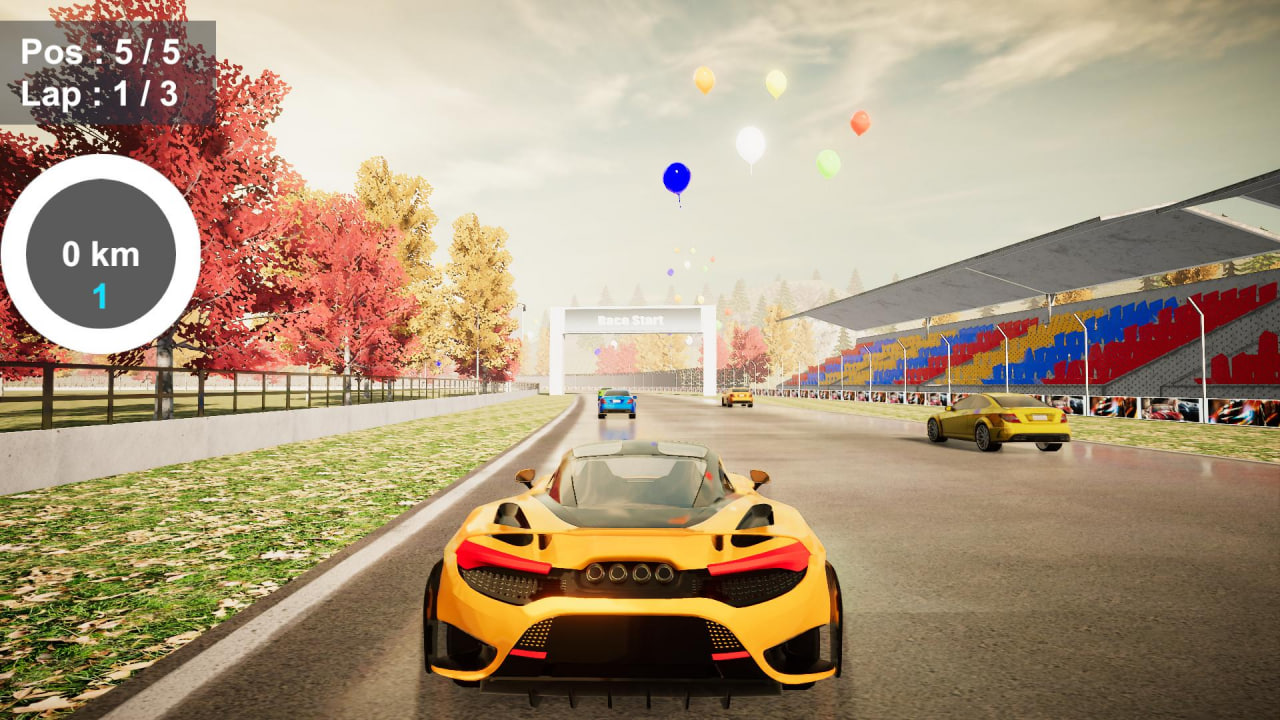Toggle the Lap 1 / 3 counter
The image size is (1280, 720).
click(x=100, y=95)
